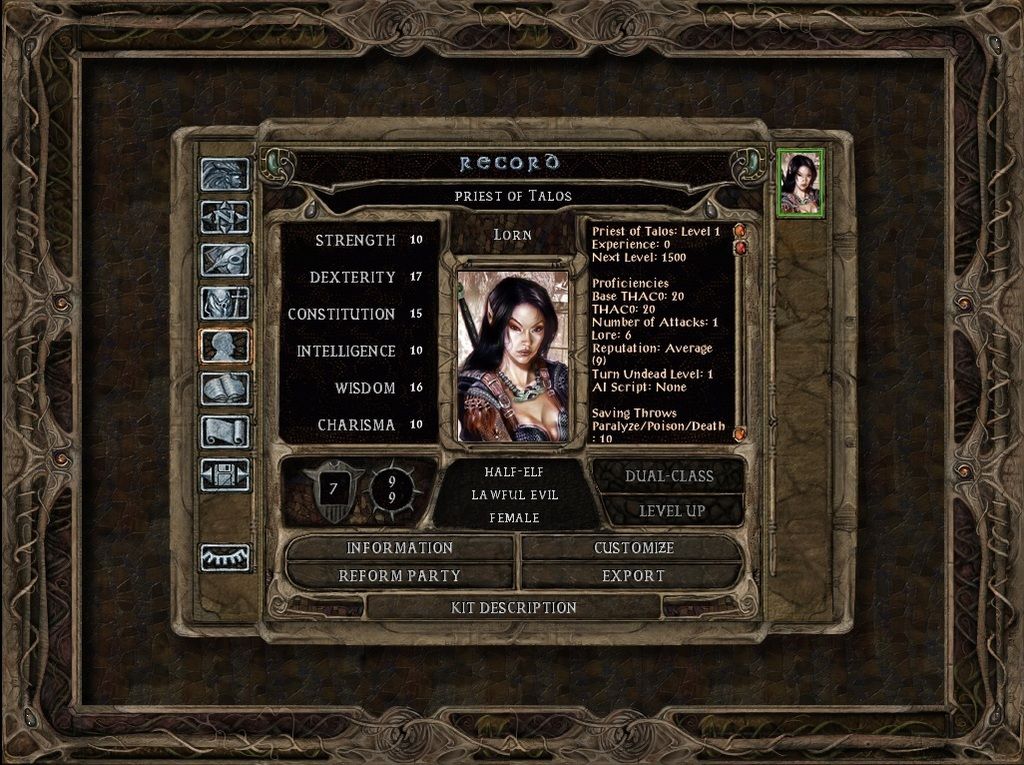This screenshot has width=1024, height=765.
Task: Click the character record bust icon
Action: (225, 346)
